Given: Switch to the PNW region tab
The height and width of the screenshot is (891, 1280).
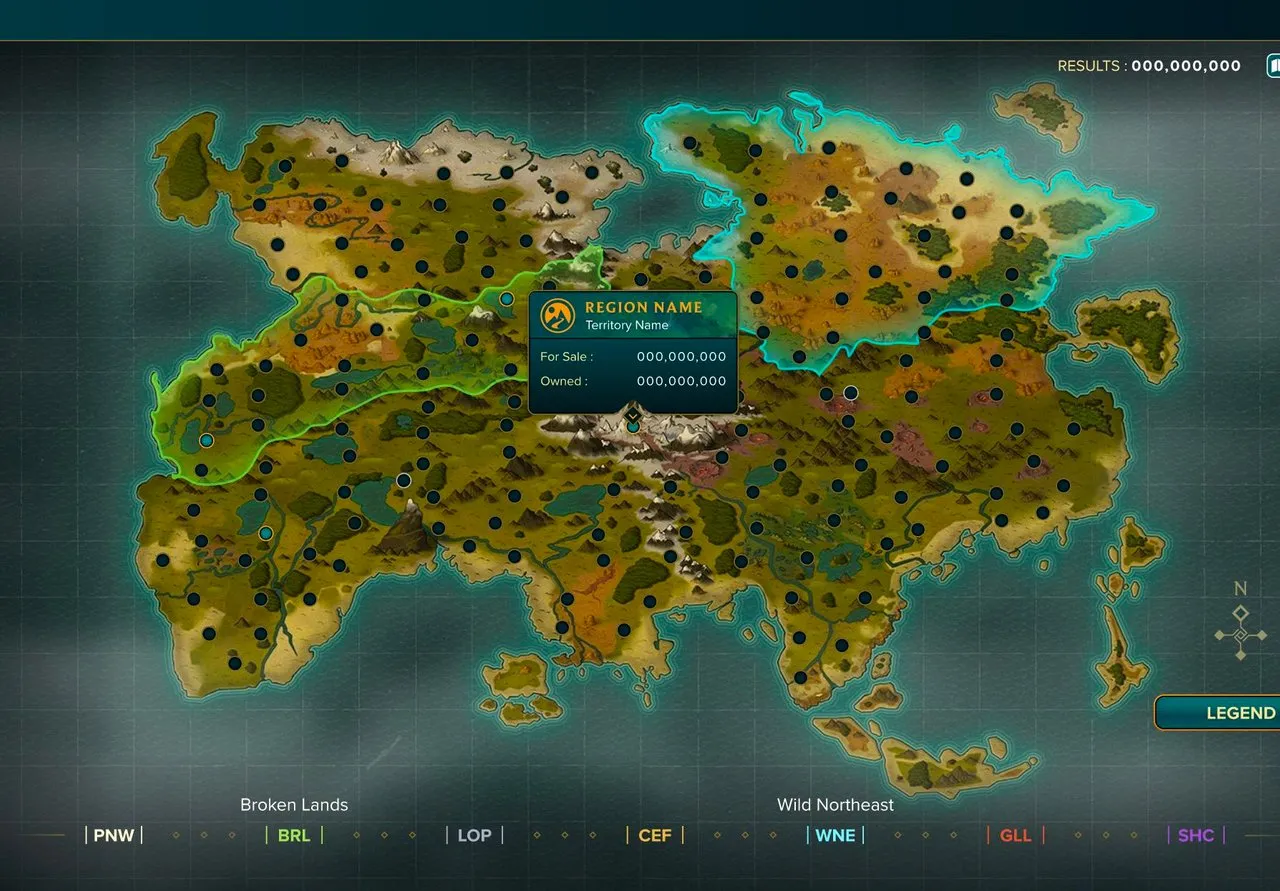Looking at the screenshot, I should tap(114, 835).
